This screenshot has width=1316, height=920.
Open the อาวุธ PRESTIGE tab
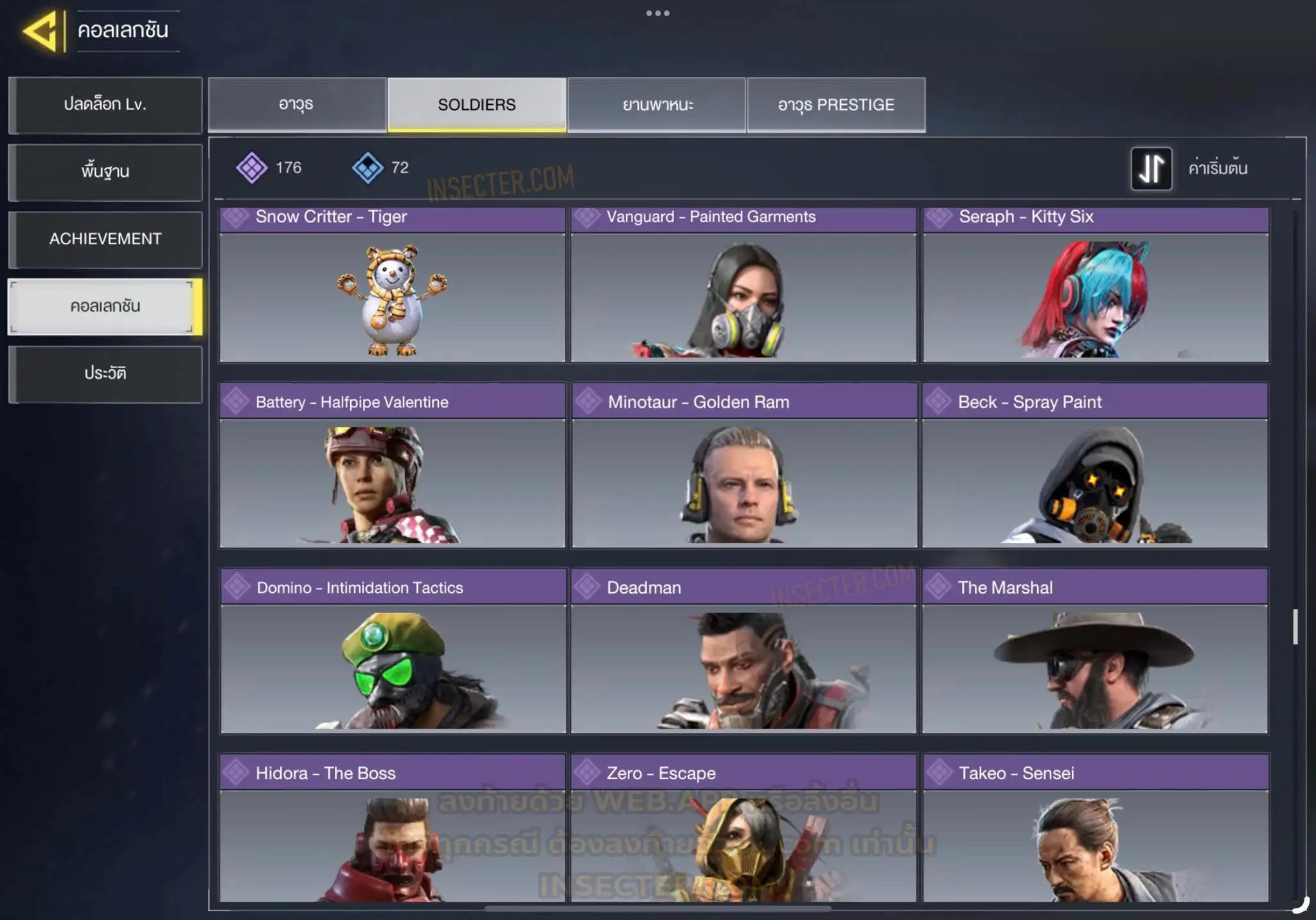[x=836, y=105]
